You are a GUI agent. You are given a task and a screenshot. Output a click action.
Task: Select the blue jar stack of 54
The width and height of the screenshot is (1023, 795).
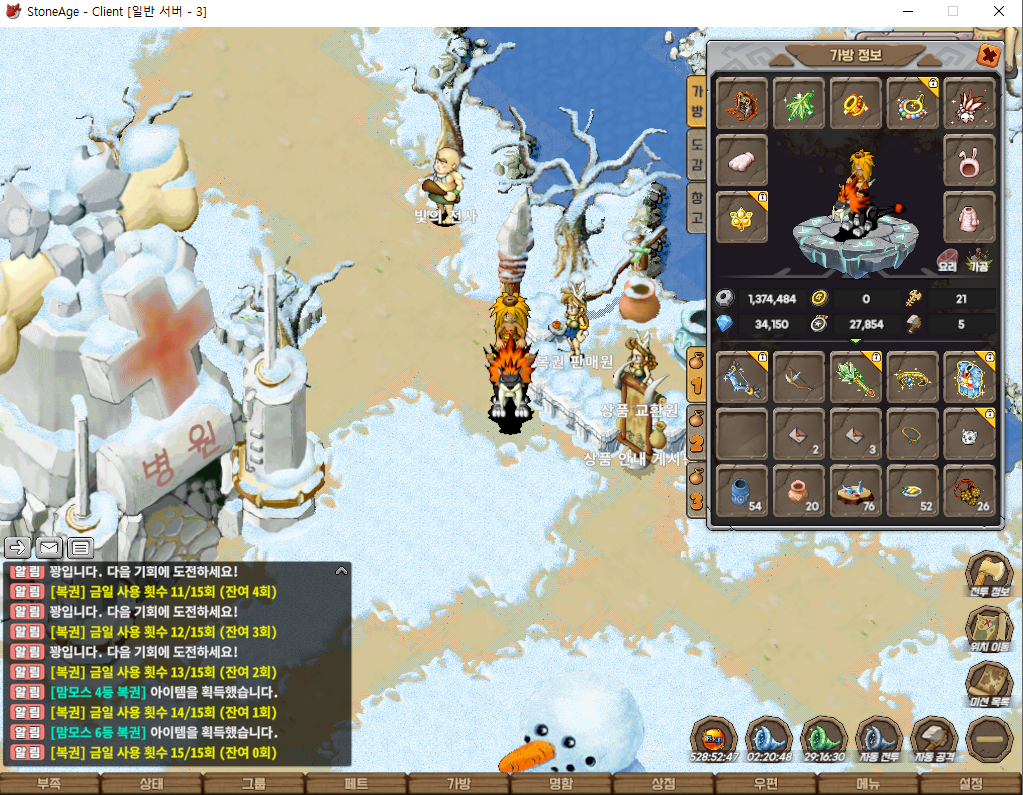click(x=742, y=491)
